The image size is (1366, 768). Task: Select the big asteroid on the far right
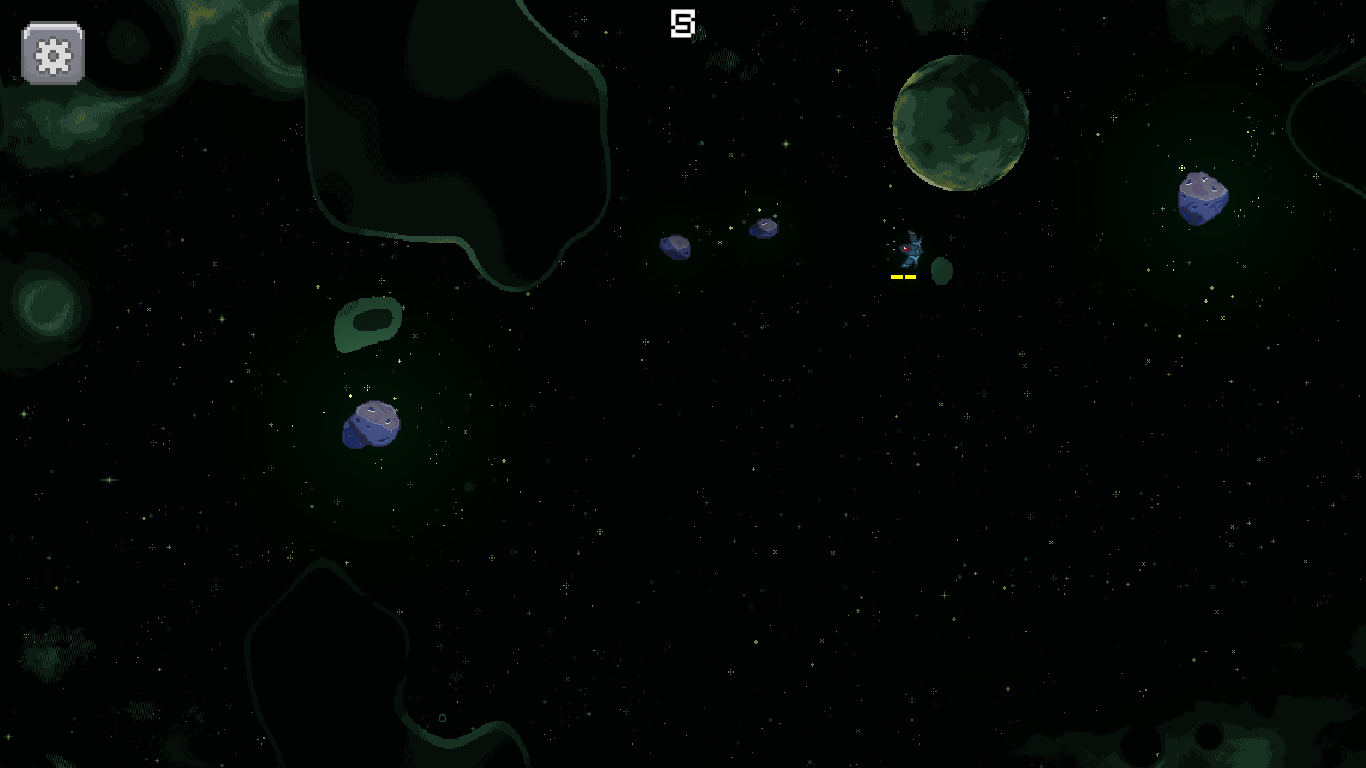[1203, 196]
